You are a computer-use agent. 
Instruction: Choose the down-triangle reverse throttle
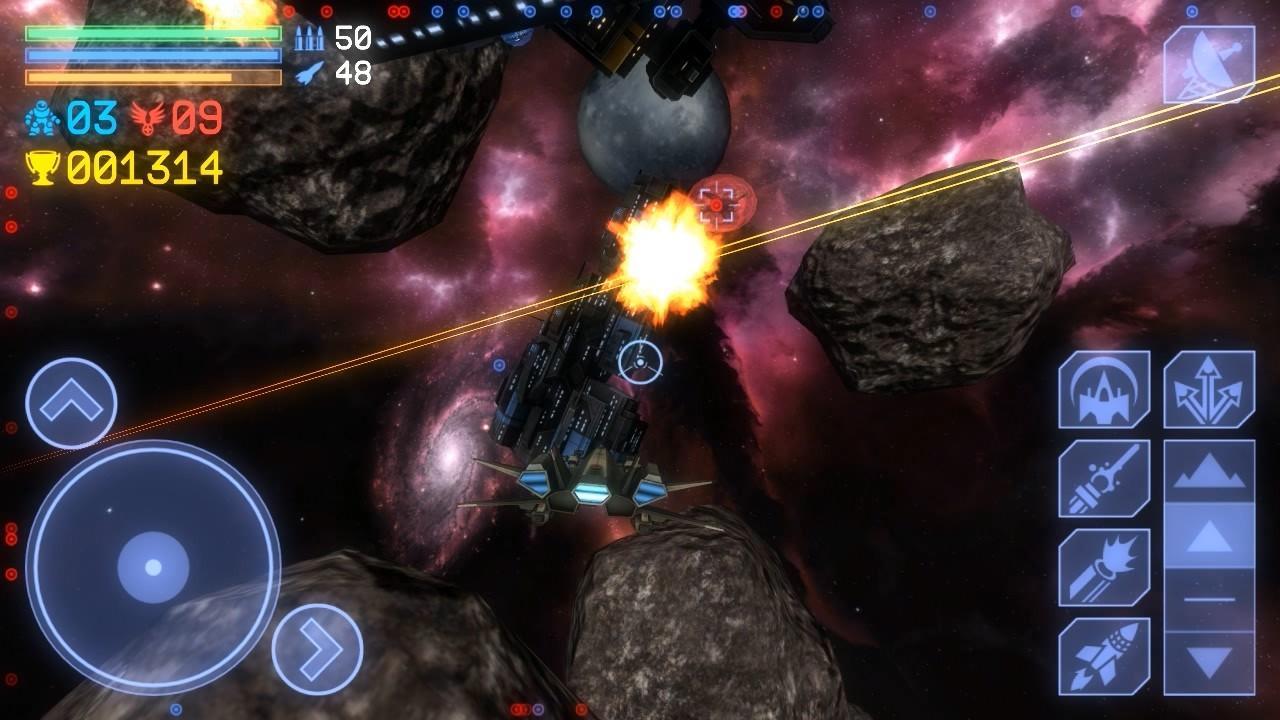point(1209,661)
